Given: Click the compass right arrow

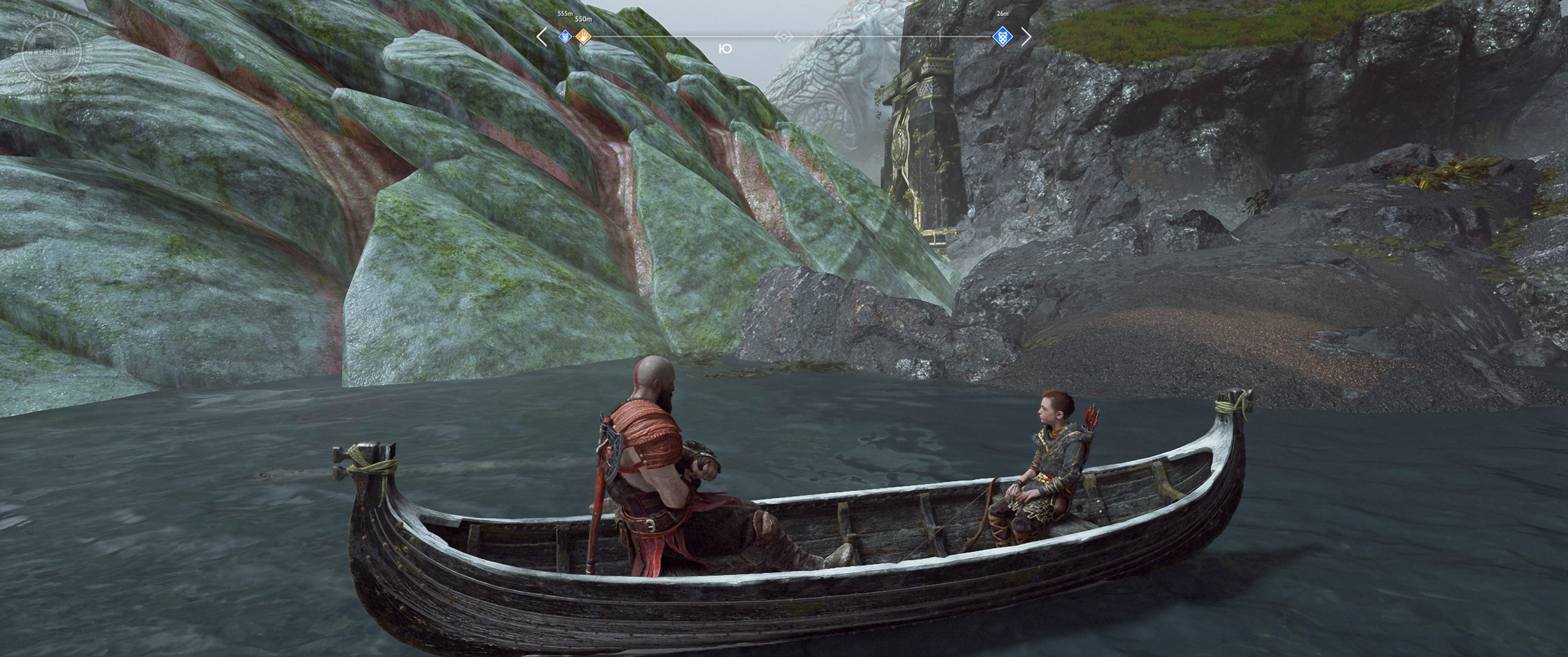Looking at the screenshot, I should [x=1026, y=37].
